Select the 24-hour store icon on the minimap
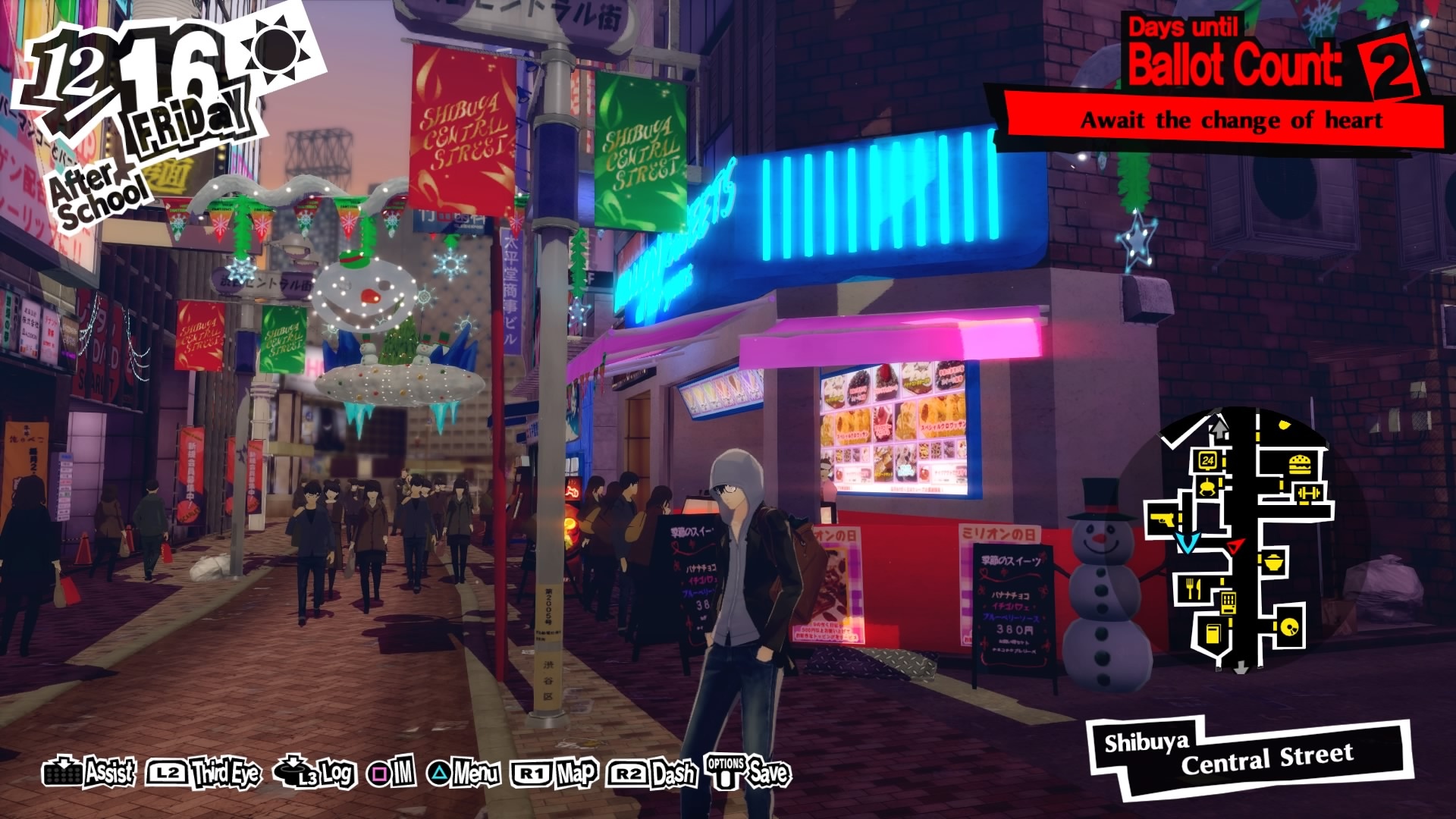 click(1207, 460)
